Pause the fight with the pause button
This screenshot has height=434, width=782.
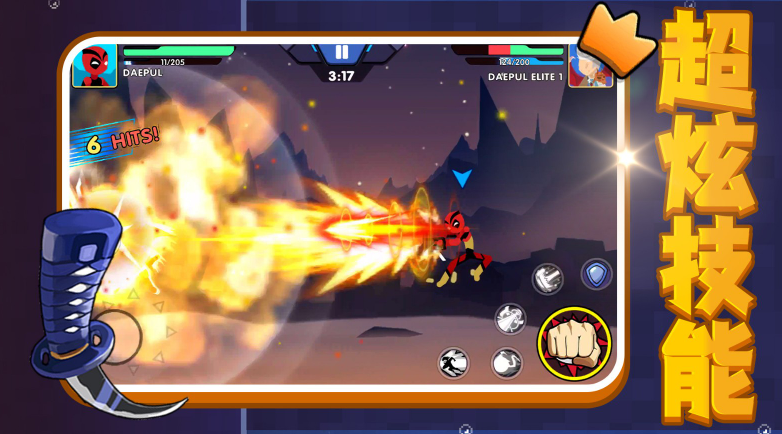342,52
